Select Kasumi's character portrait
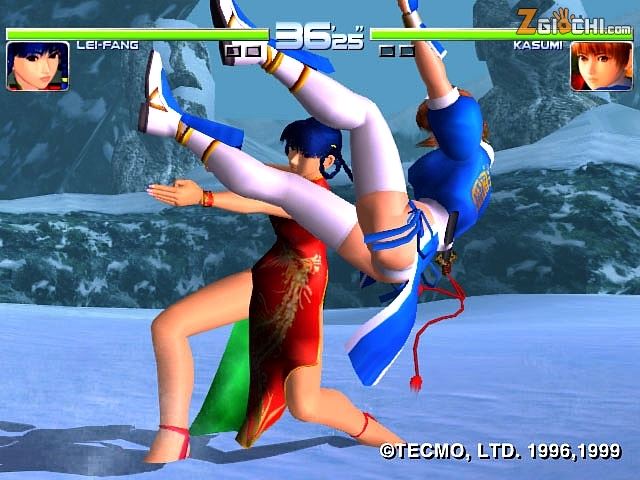Image resolution: width=640 pixels, height=480 pixels. click(x=593, y=67)
